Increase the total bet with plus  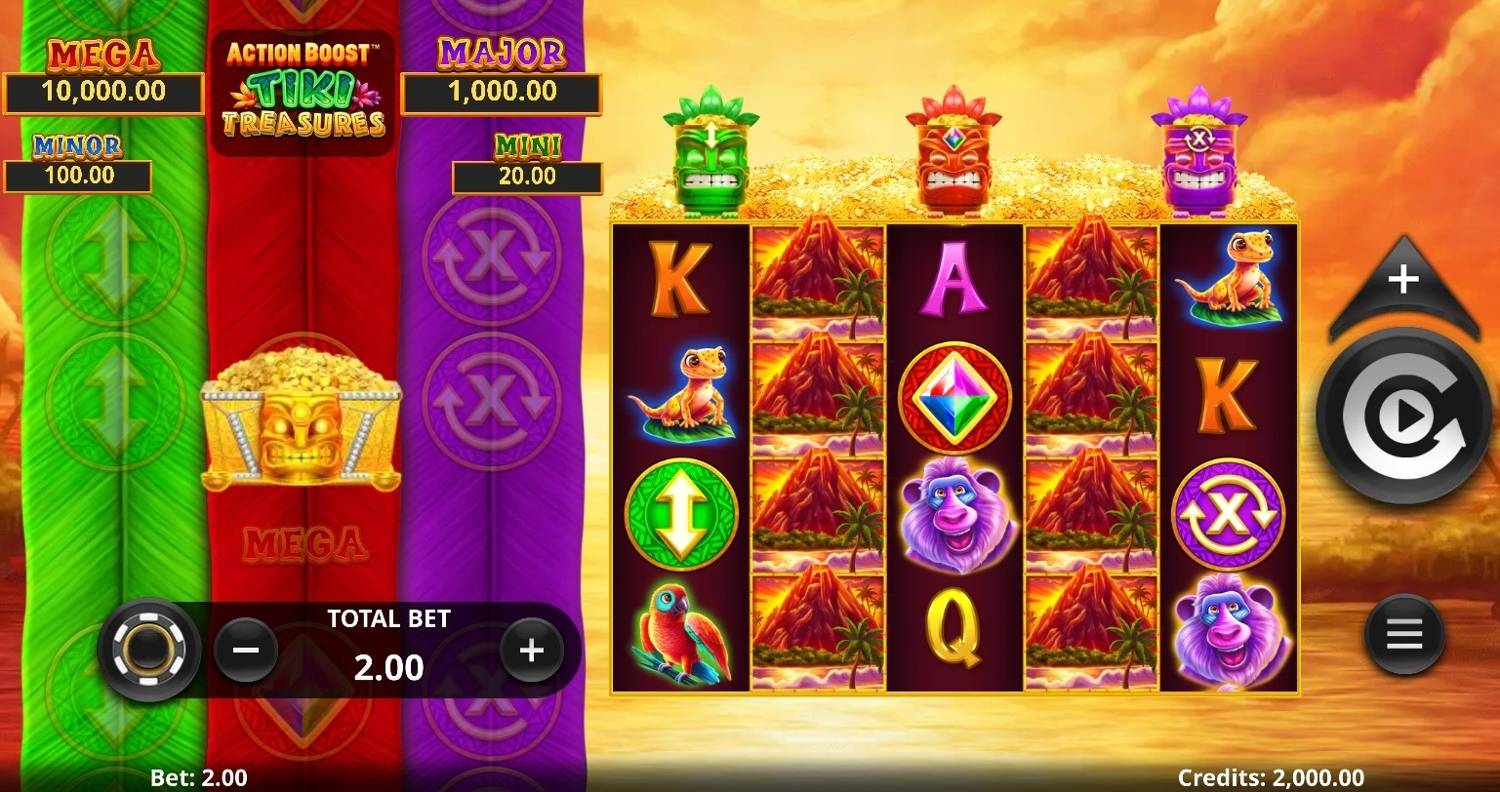(x=531, y=651)
